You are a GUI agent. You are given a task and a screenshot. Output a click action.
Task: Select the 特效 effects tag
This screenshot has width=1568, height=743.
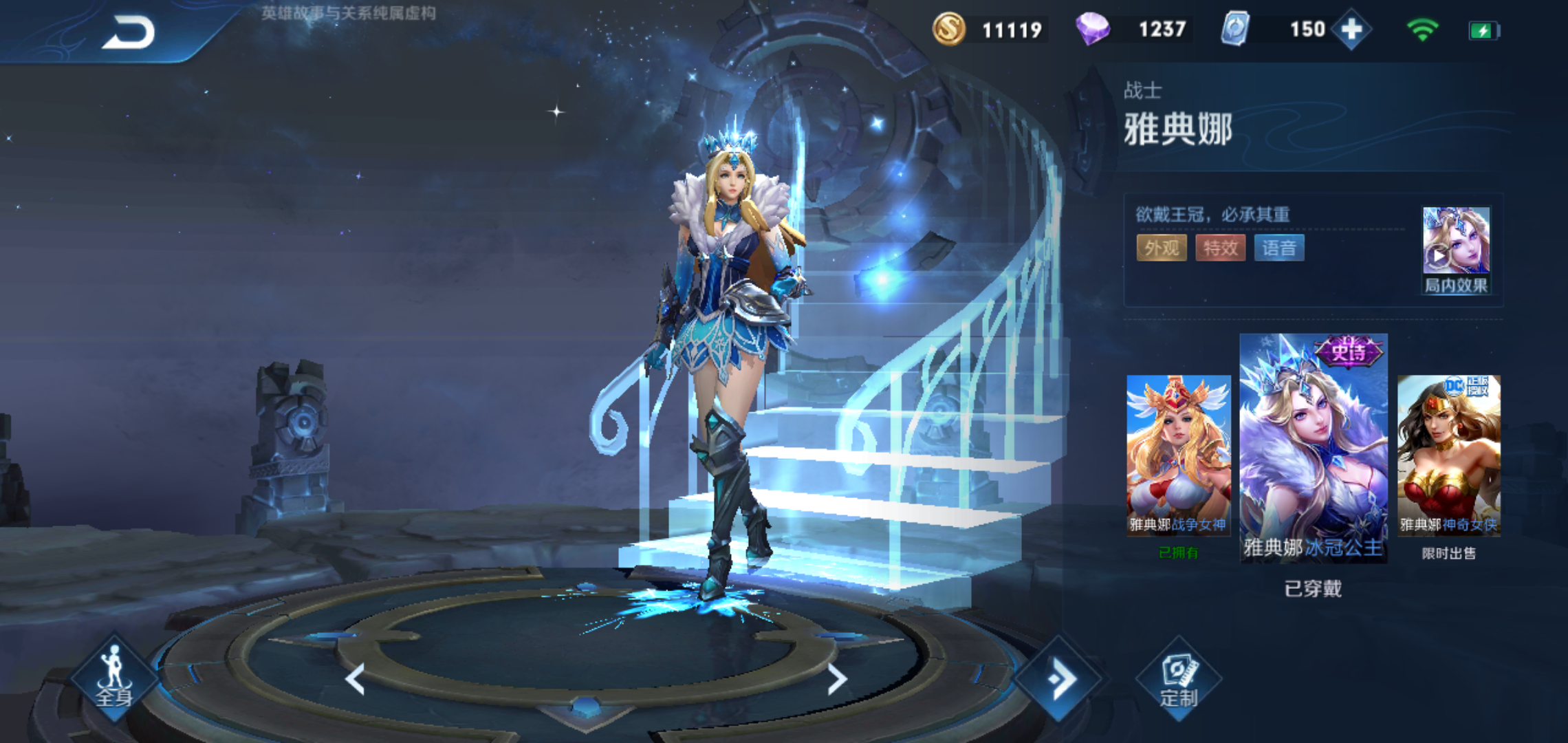1220,248
